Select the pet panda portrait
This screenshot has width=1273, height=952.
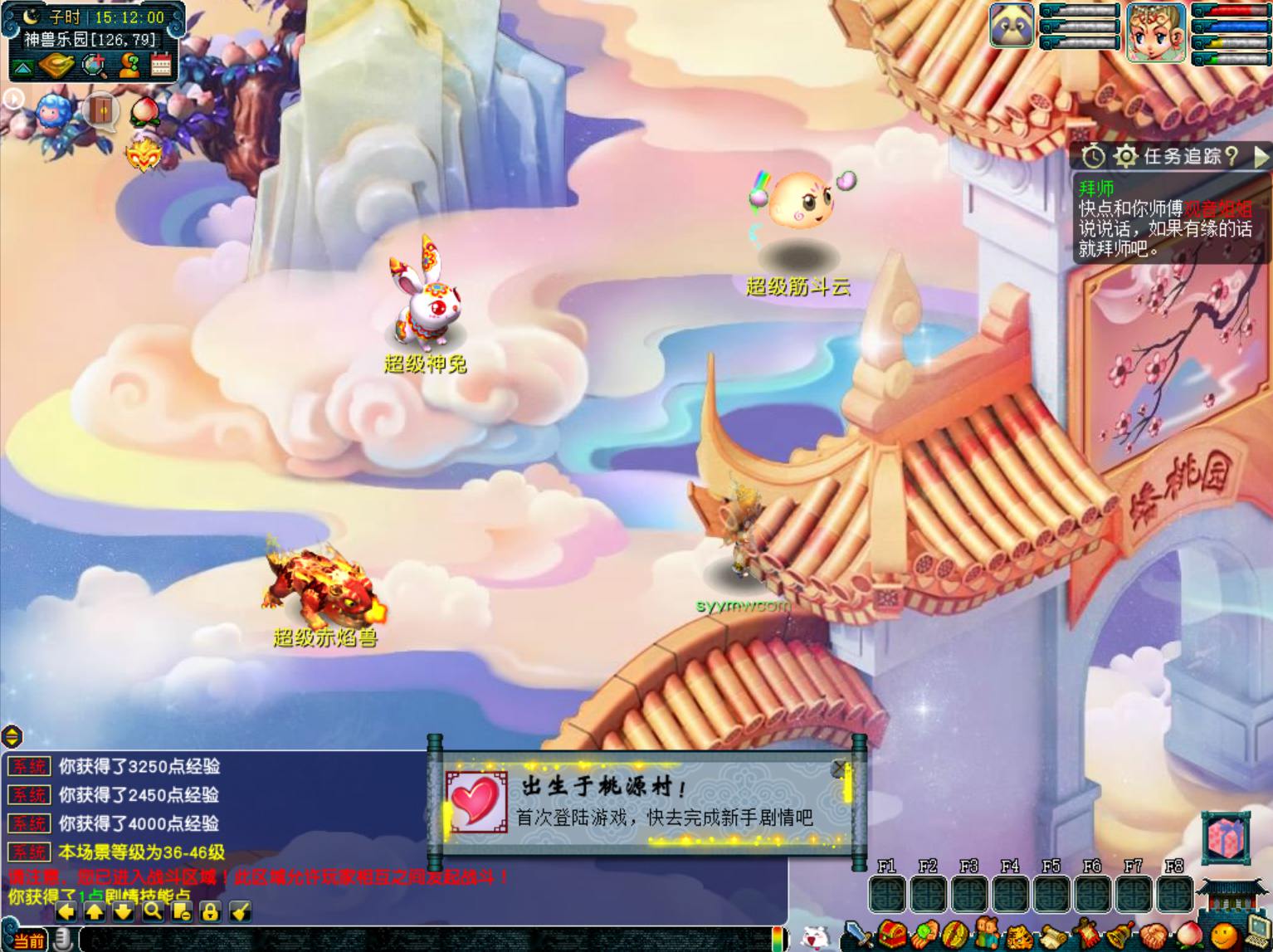[1012, 26]
